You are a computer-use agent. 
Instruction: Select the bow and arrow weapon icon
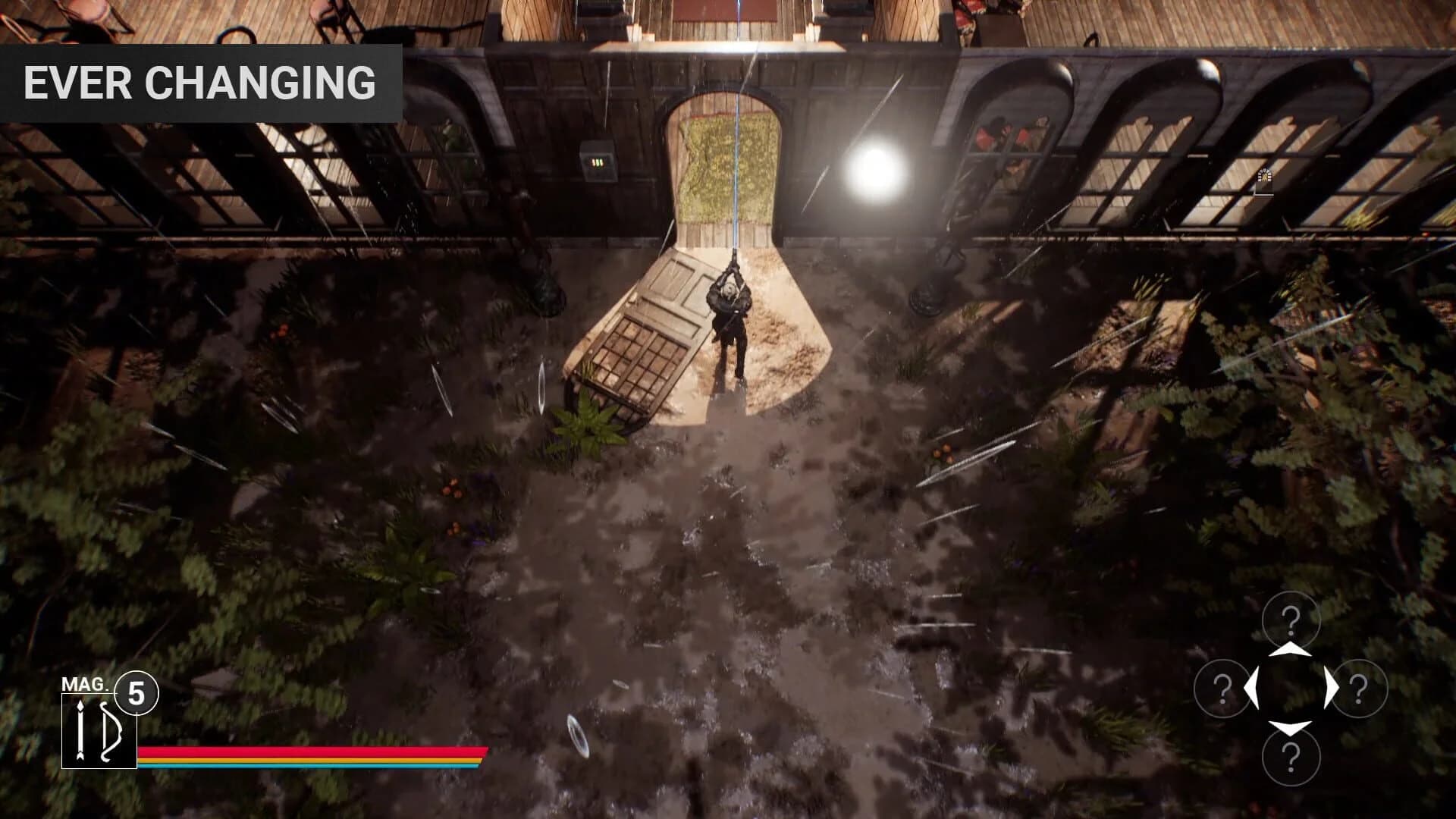click(99, 728)
